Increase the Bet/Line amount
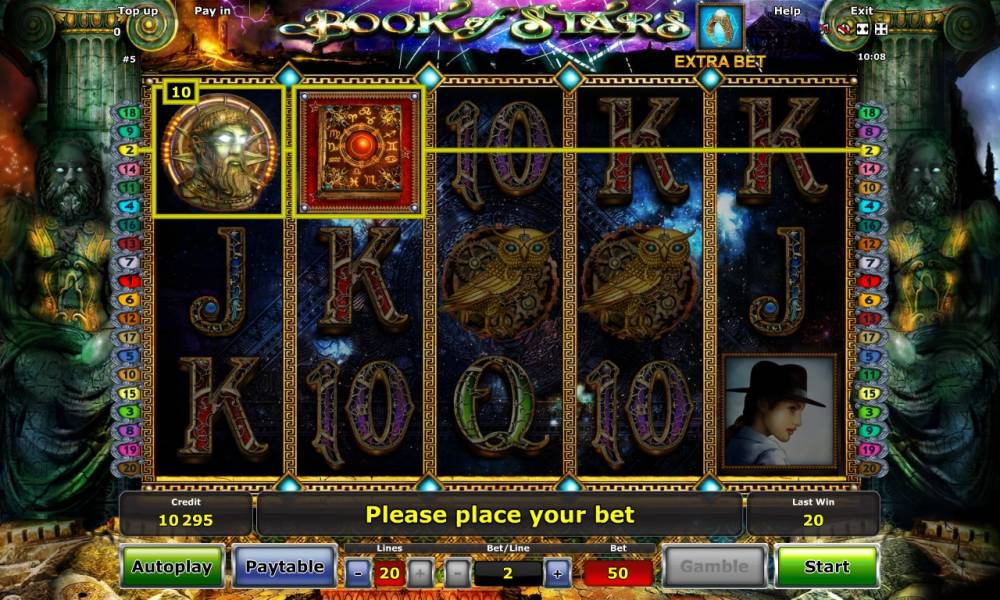 557,573
